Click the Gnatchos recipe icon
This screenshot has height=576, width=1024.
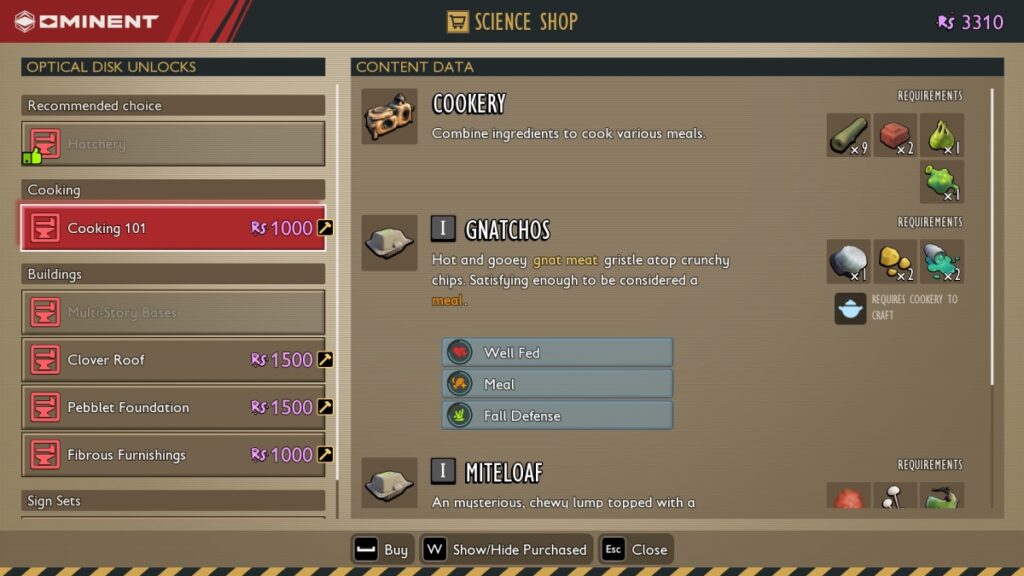coord(389,243)
